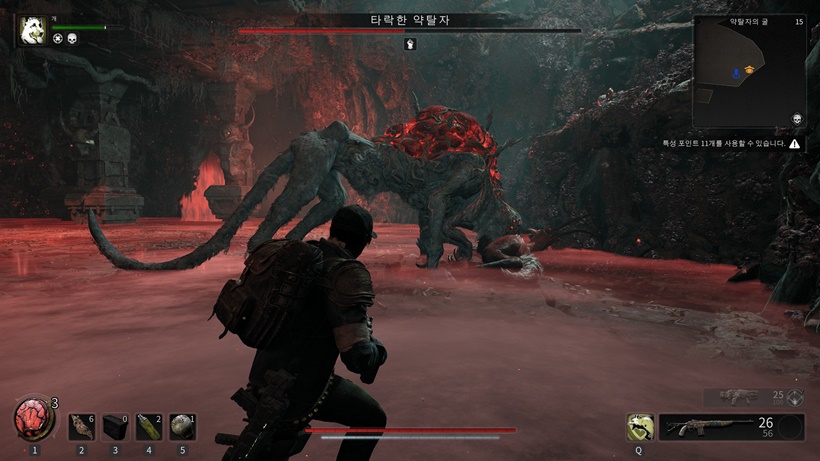The height and width of the screenshot is (461, 820).
Task: Click the skull icon on the minimap
Action: [x=797, y=119]
